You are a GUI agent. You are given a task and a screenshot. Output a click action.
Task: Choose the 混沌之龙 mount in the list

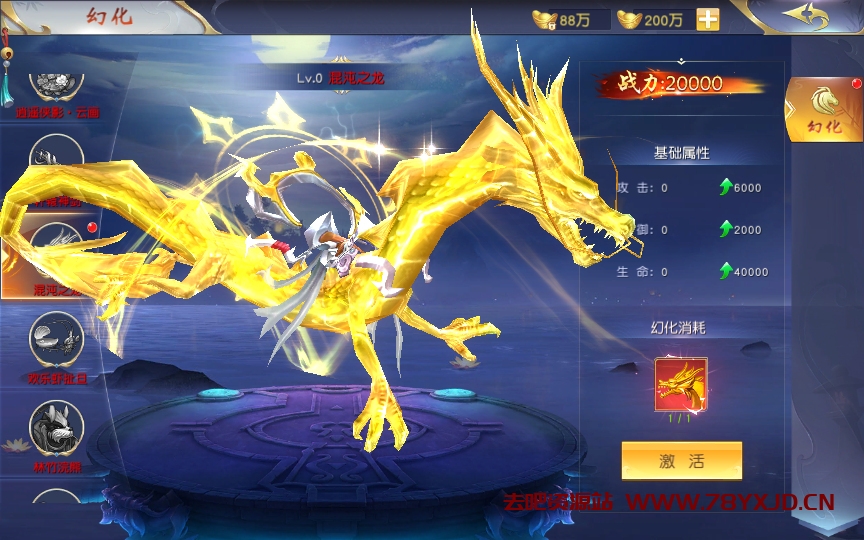57,255
